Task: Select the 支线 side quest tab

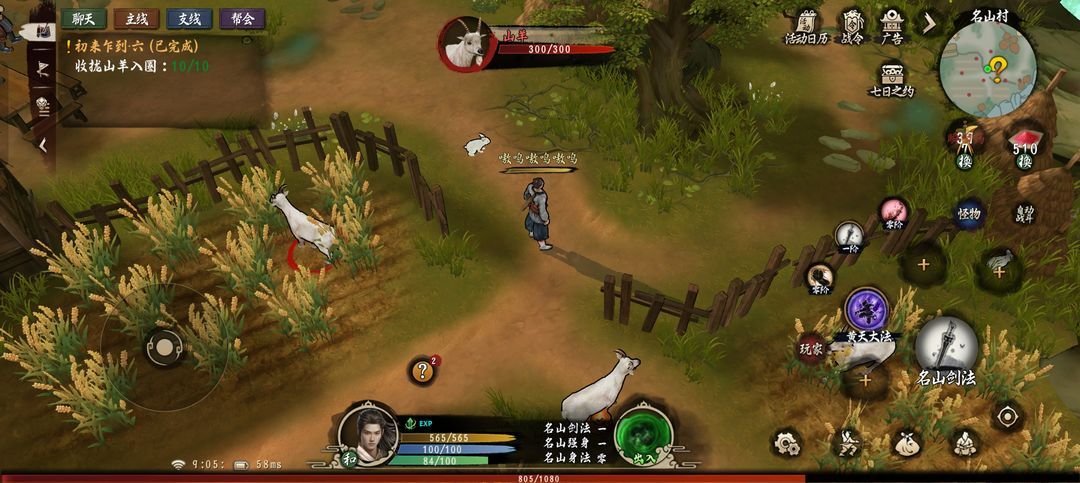Action: pyautogui.click(x=189, y=18)
